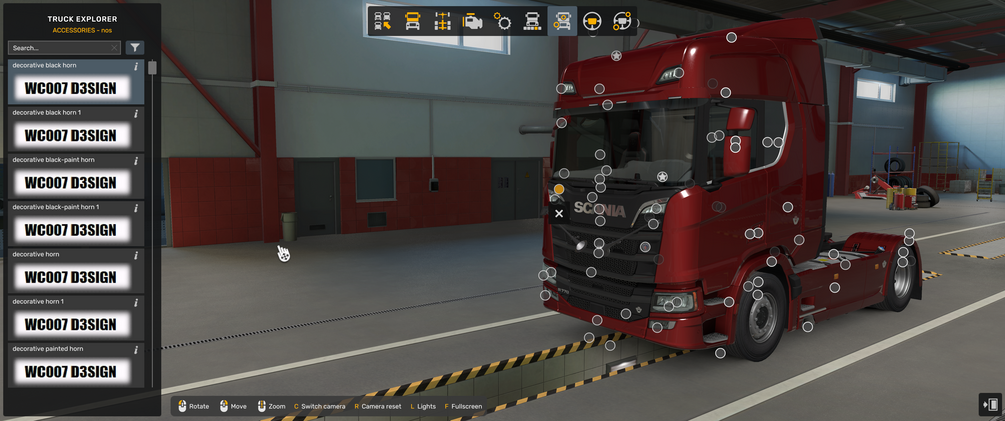This screenshot has height=421, width=1005.
Task: Toggle the side panel button at bottom-right
Action: pyautogui.click(x=990, y=404)
